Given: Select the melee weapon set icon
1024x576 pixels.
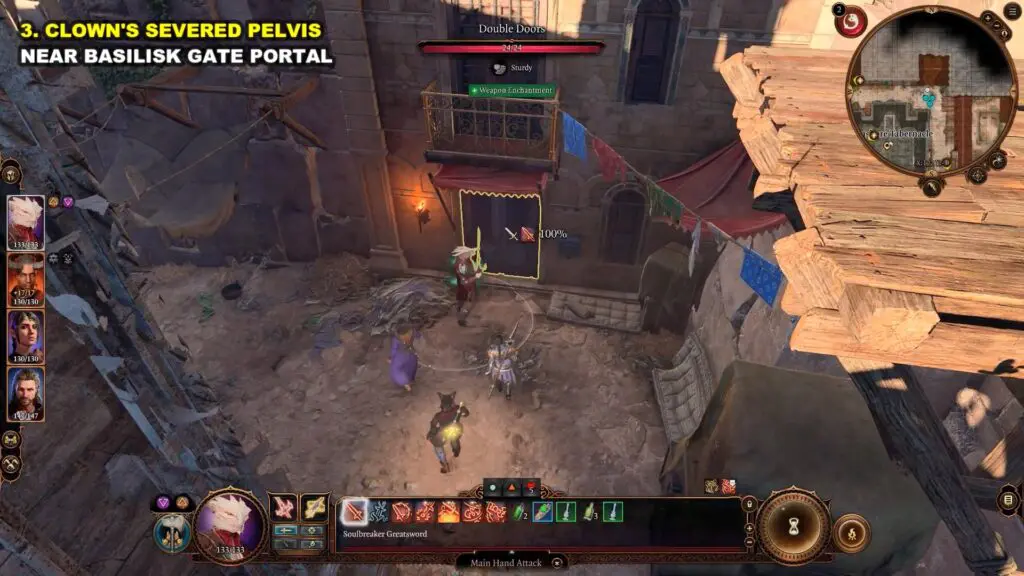Looking at the screenshot, I should click(284, 508).
